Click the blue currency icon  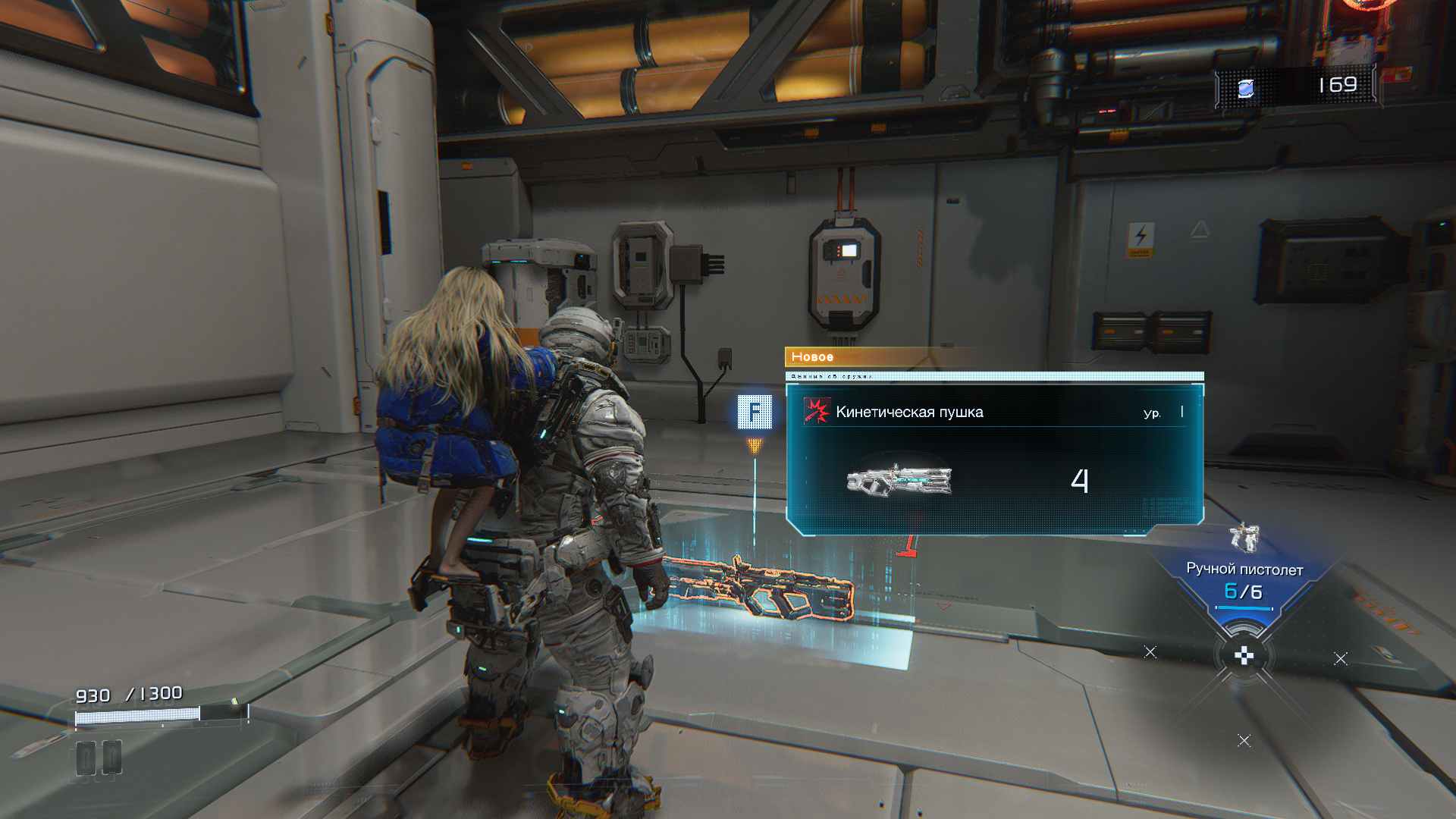click(1245, 88)
